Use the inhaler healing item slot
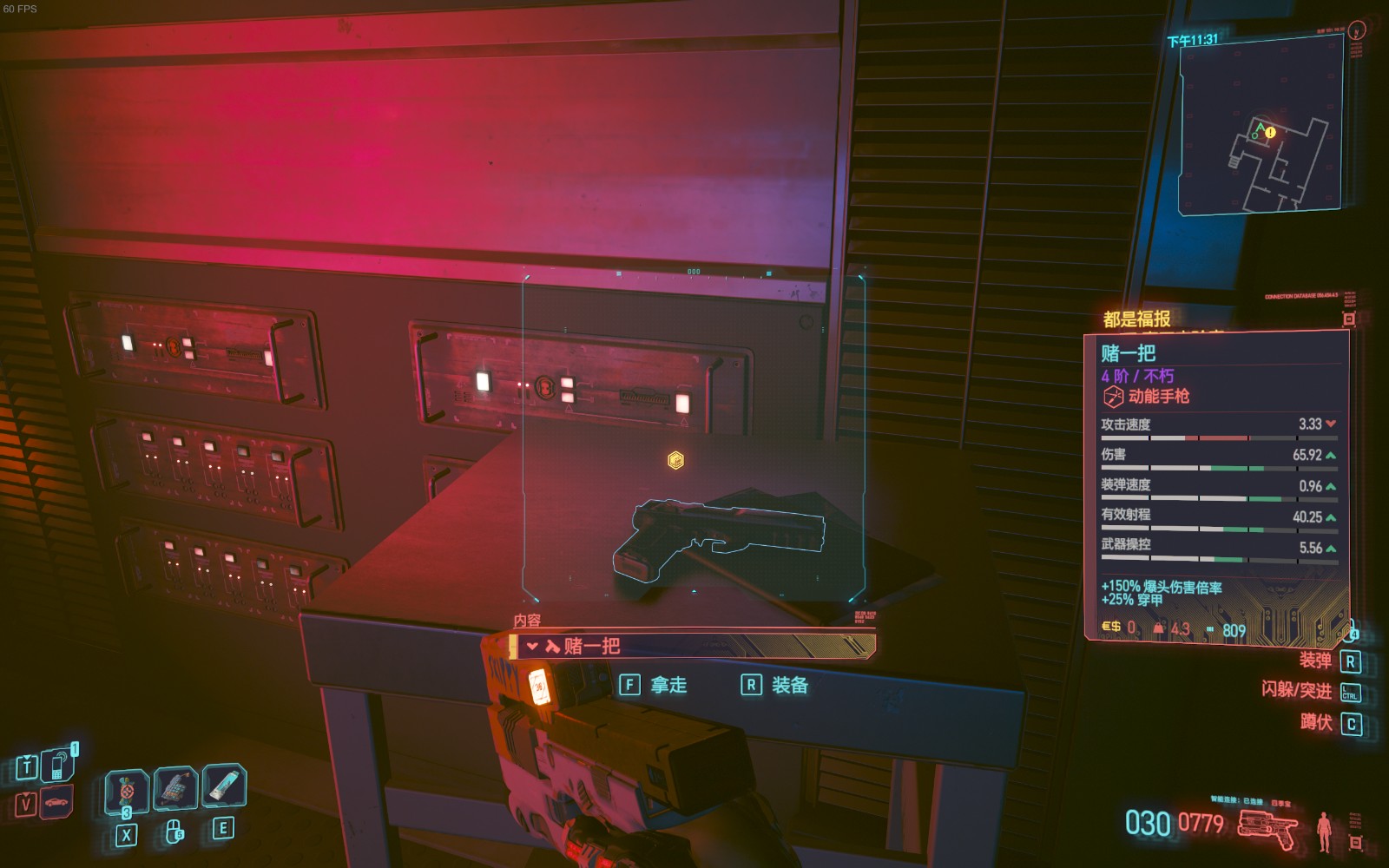 tap(223, 787)
